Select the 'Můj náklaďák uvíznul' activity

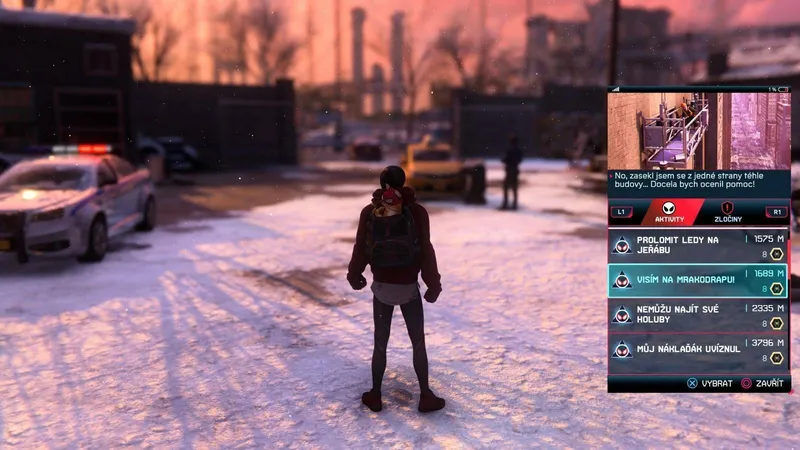[697, 350]
